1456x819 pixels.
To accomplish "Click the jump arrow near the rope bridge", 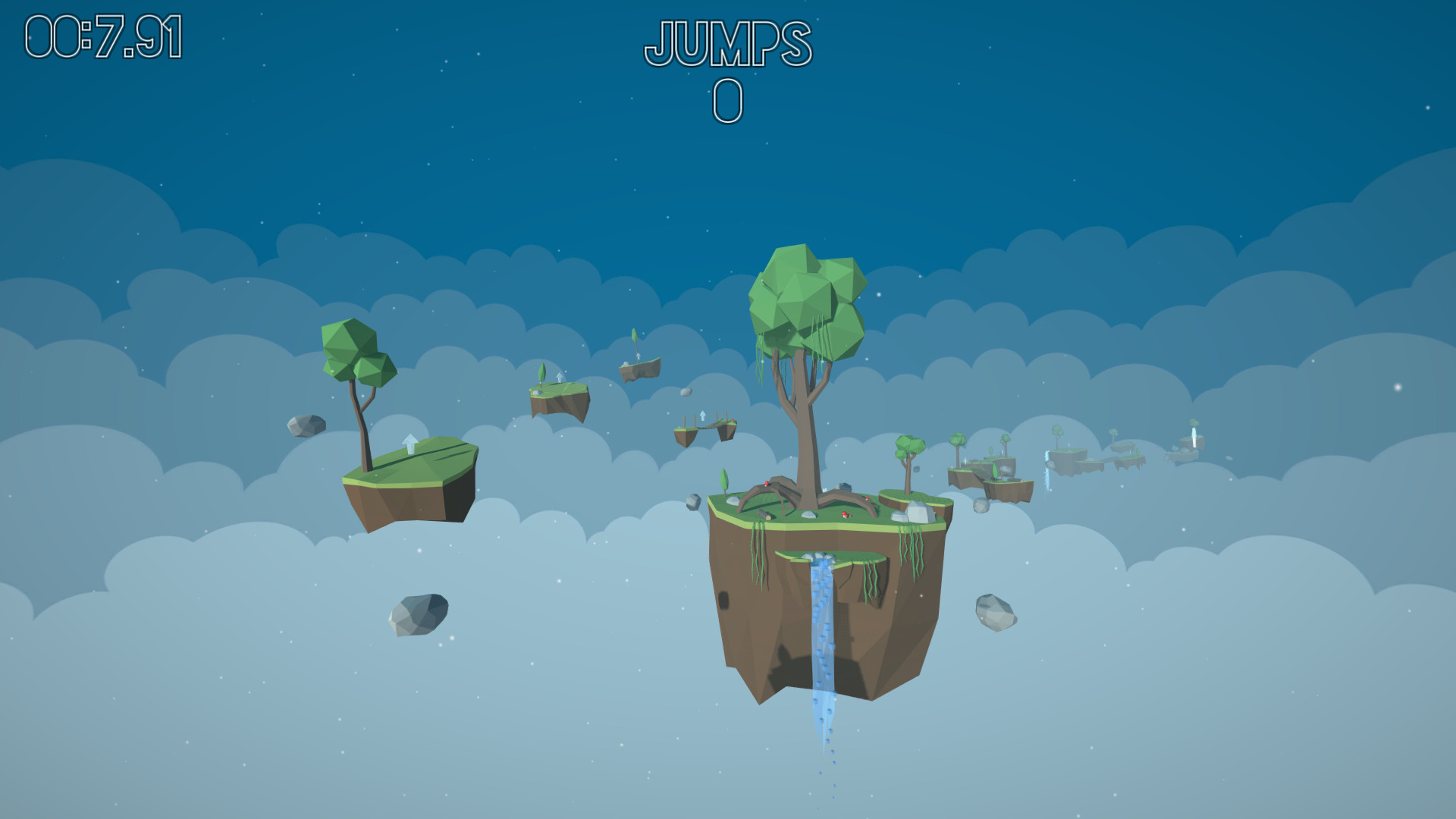I will coord(703,415).
